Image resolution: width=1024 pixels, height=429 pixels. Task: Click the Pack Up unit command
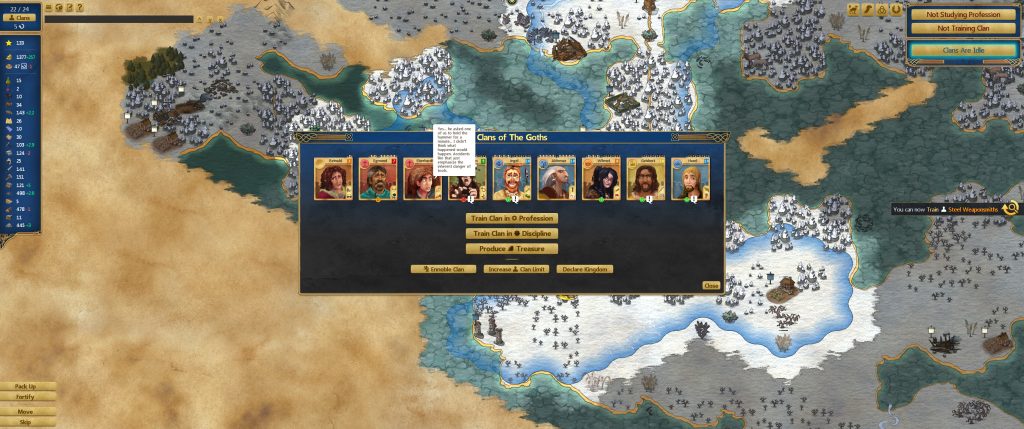coord(26,386)
